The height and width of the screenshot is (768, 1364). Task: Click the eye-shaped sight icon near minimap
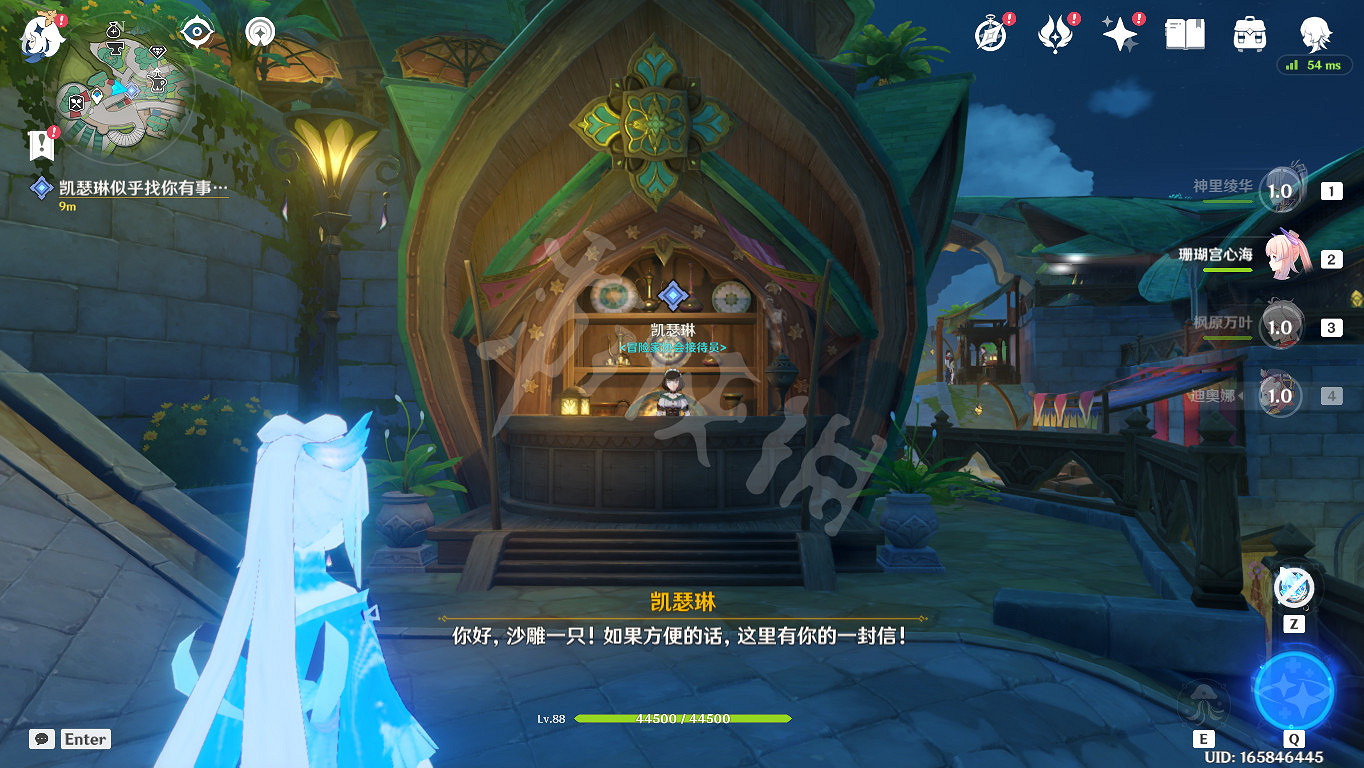point(196,33)
